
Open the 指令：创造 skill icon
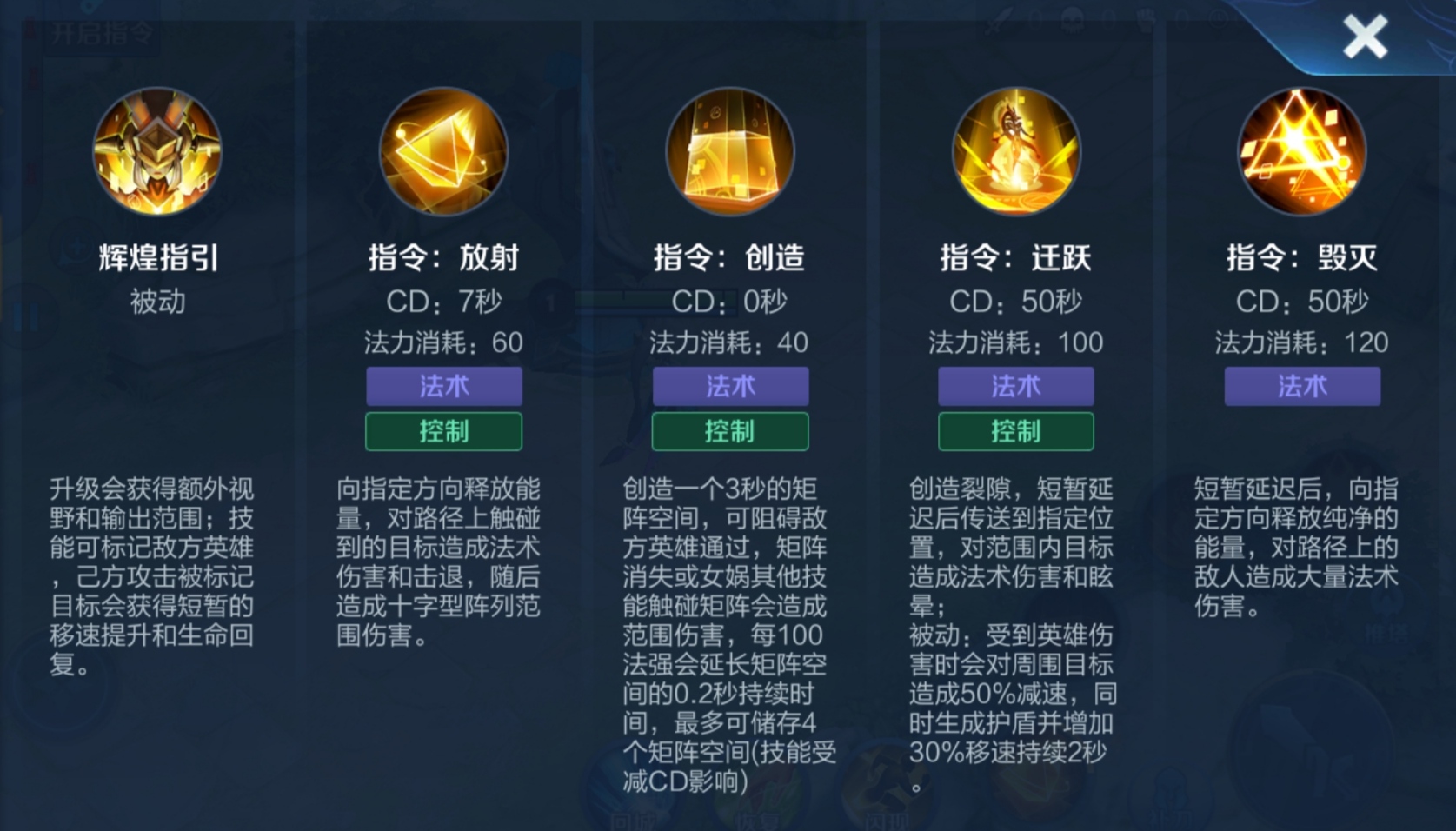click(728, 151)
